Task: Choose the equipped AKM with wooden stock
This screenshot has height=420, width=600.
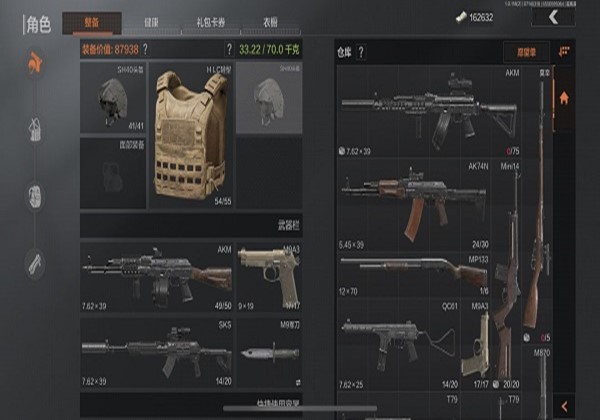Action: [156, 275]
